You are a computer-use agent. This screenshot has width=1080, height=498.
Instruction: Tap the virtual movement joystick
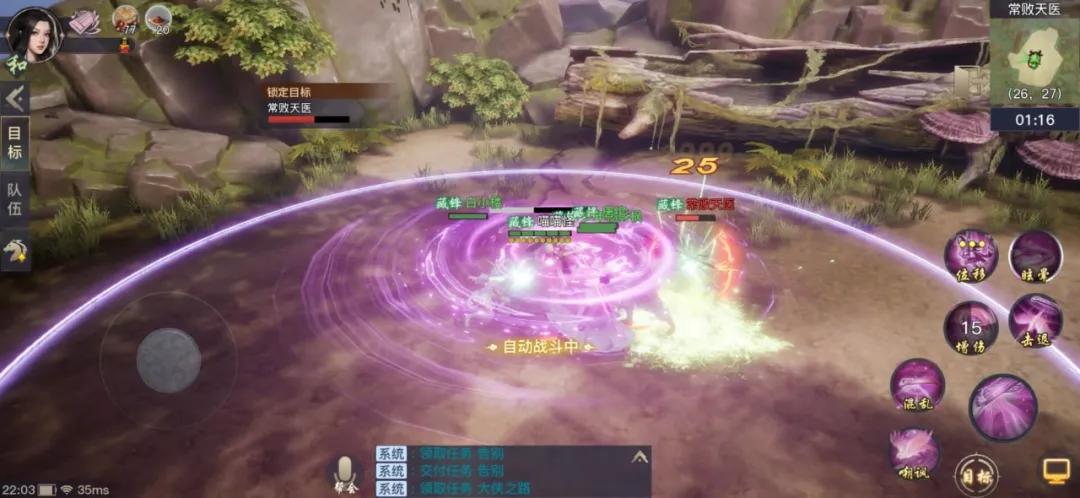coord(168,359)
